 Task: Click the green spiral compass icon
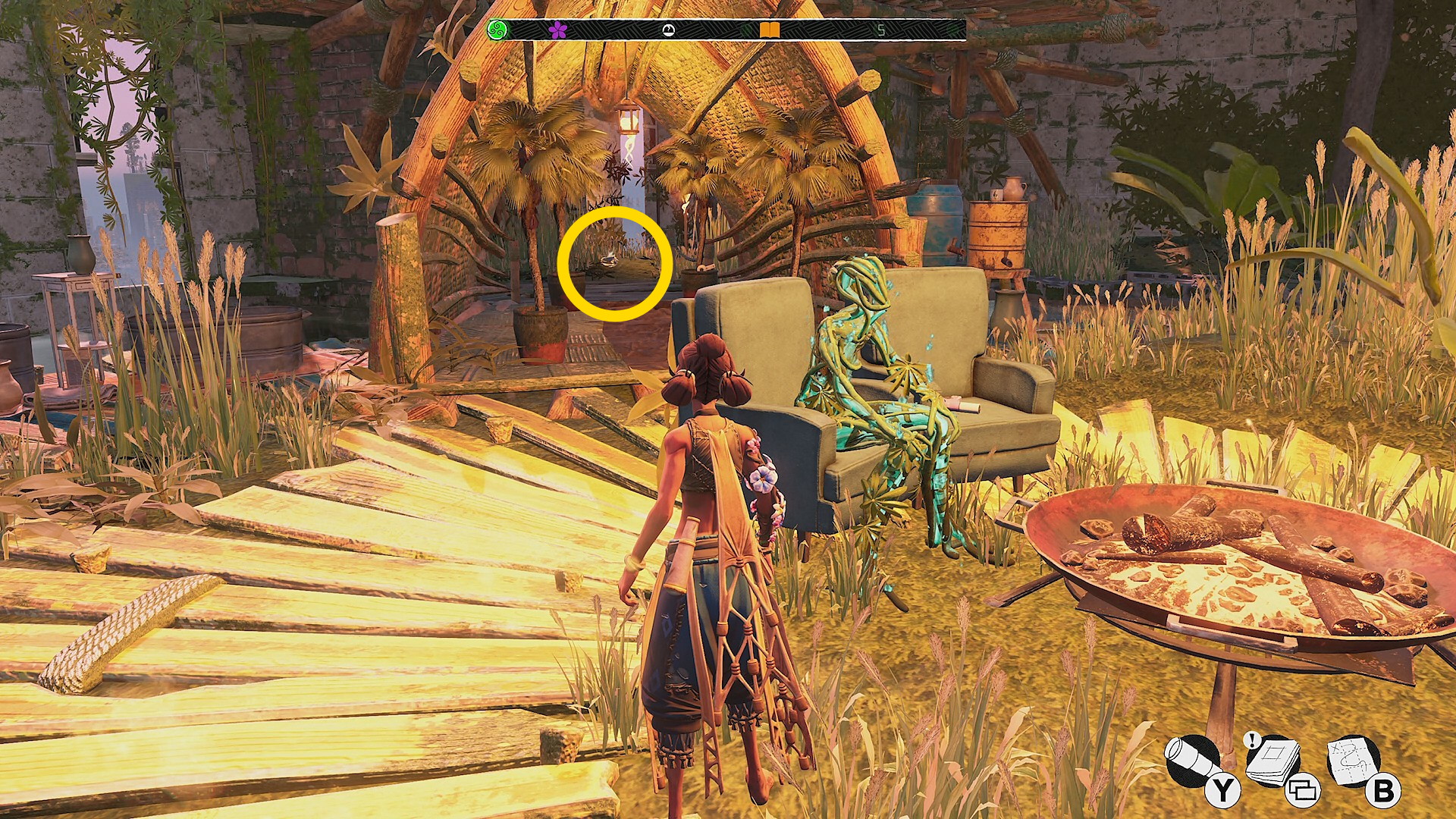tap(497, 30)
